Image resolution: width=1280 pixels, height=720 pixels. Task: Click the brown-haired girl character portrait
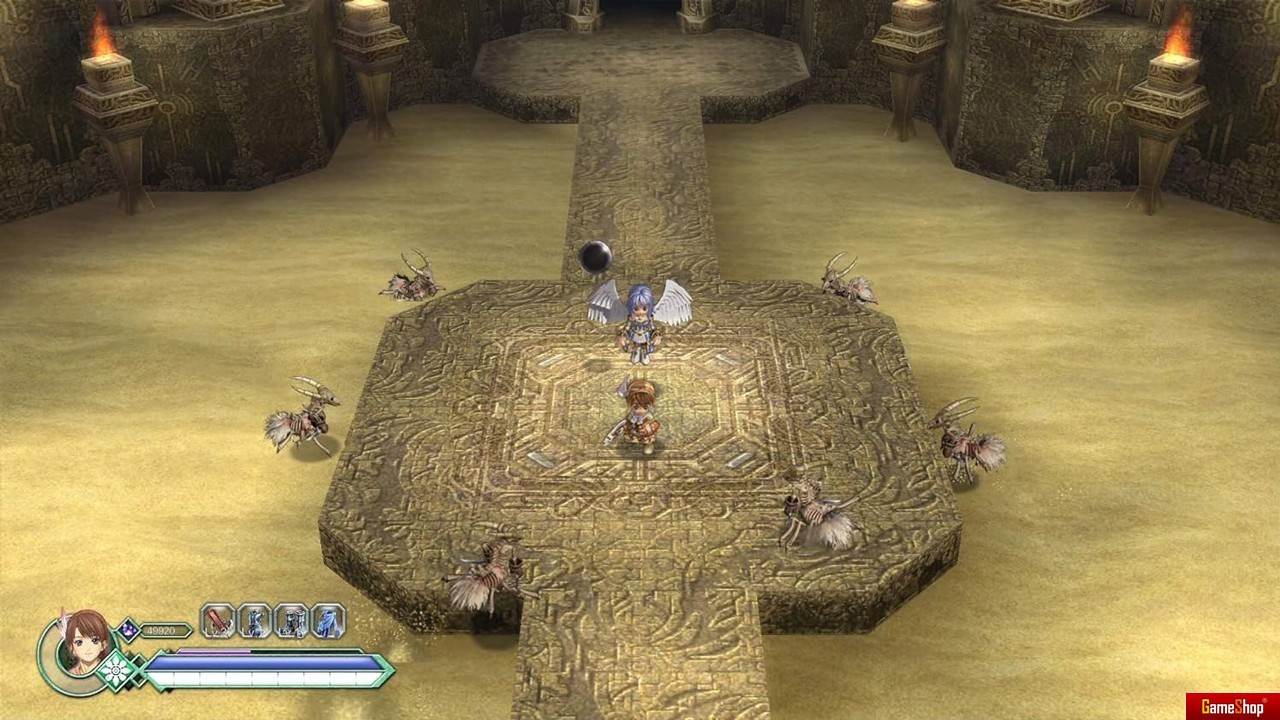coord(82,642)
